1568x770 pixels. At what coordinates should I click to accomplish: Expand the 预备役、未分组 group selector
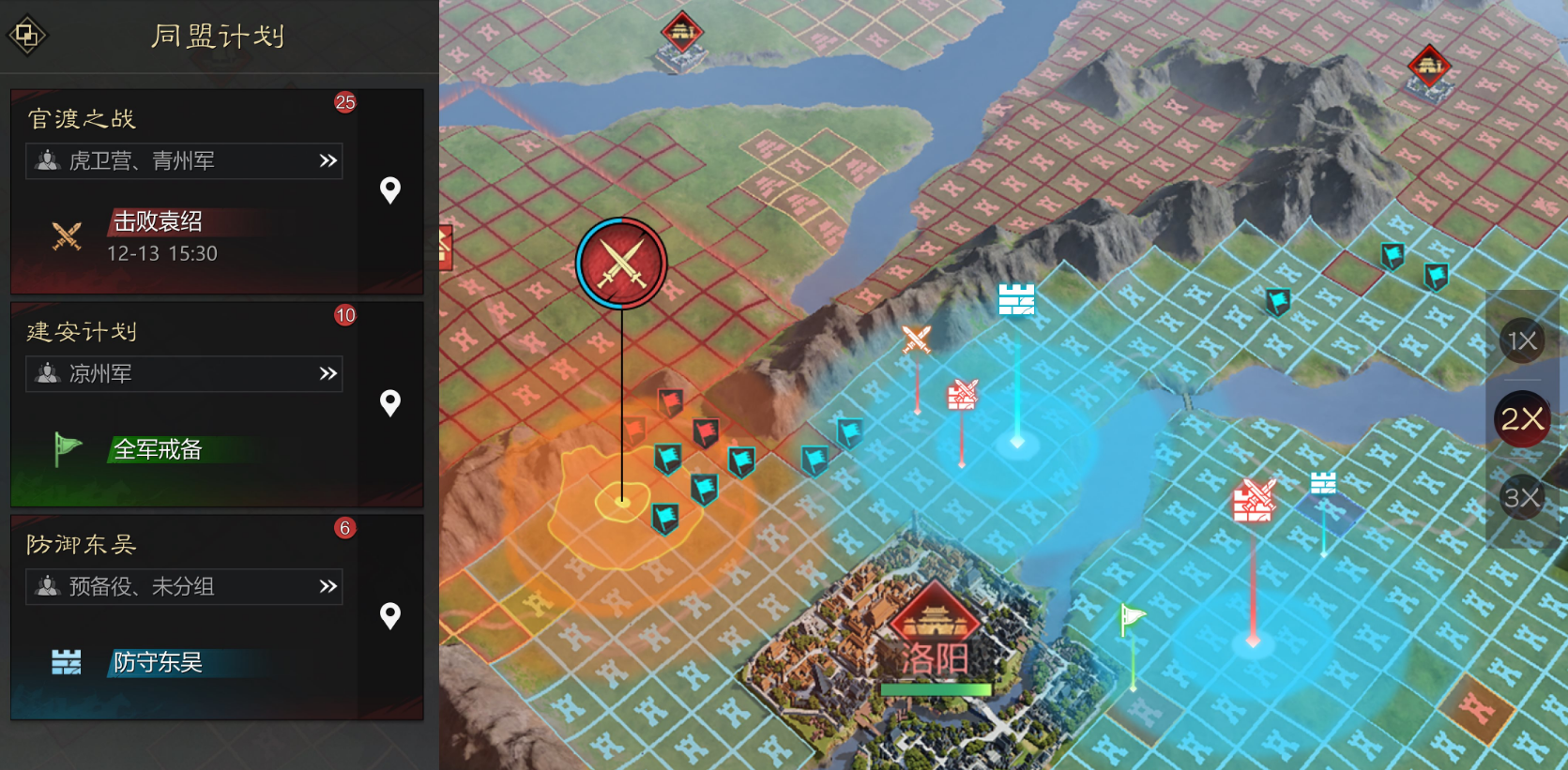point(184,587)
